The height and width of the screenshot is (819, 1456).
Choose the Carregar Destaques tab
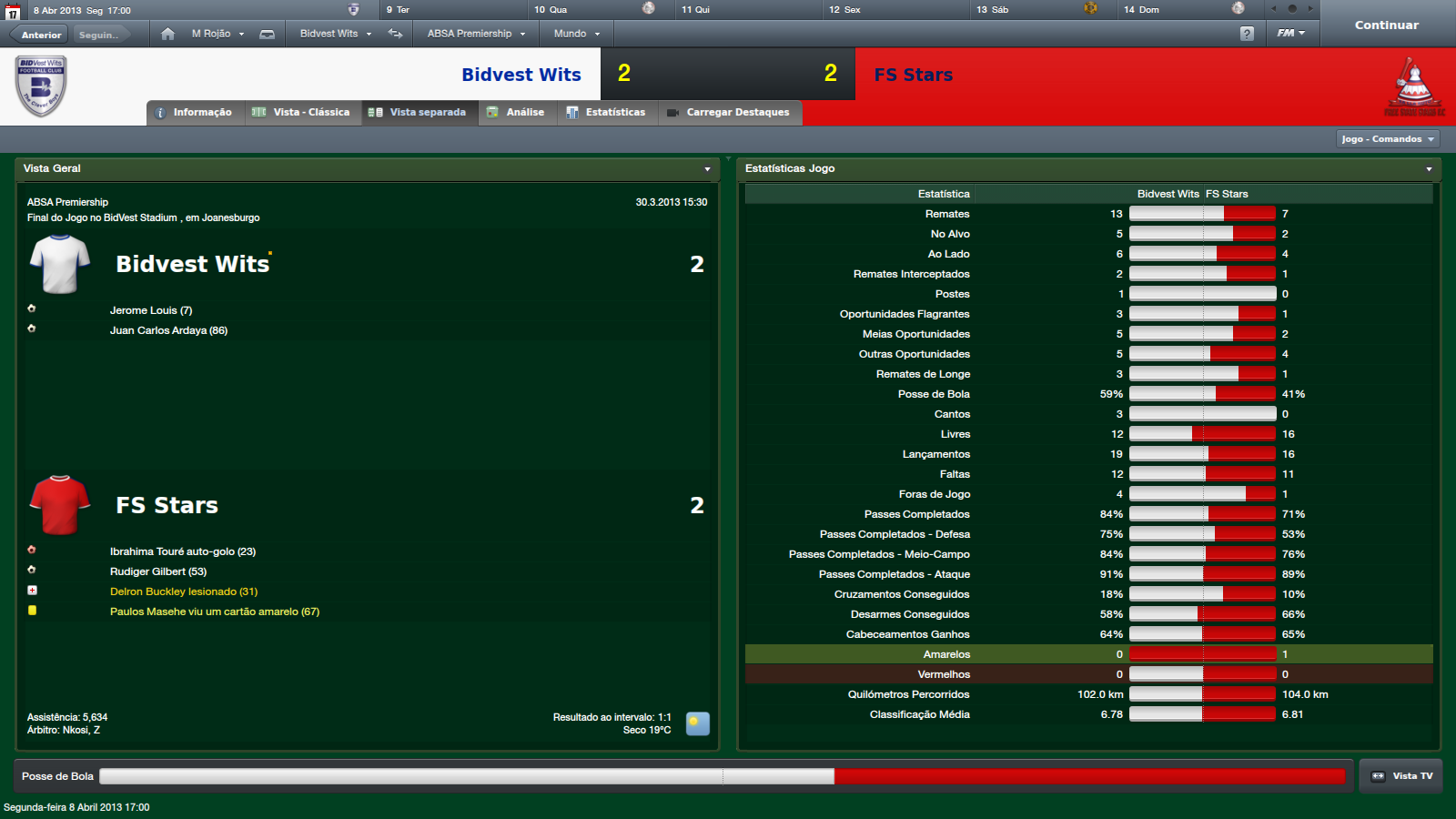click(x=729, y=113)
